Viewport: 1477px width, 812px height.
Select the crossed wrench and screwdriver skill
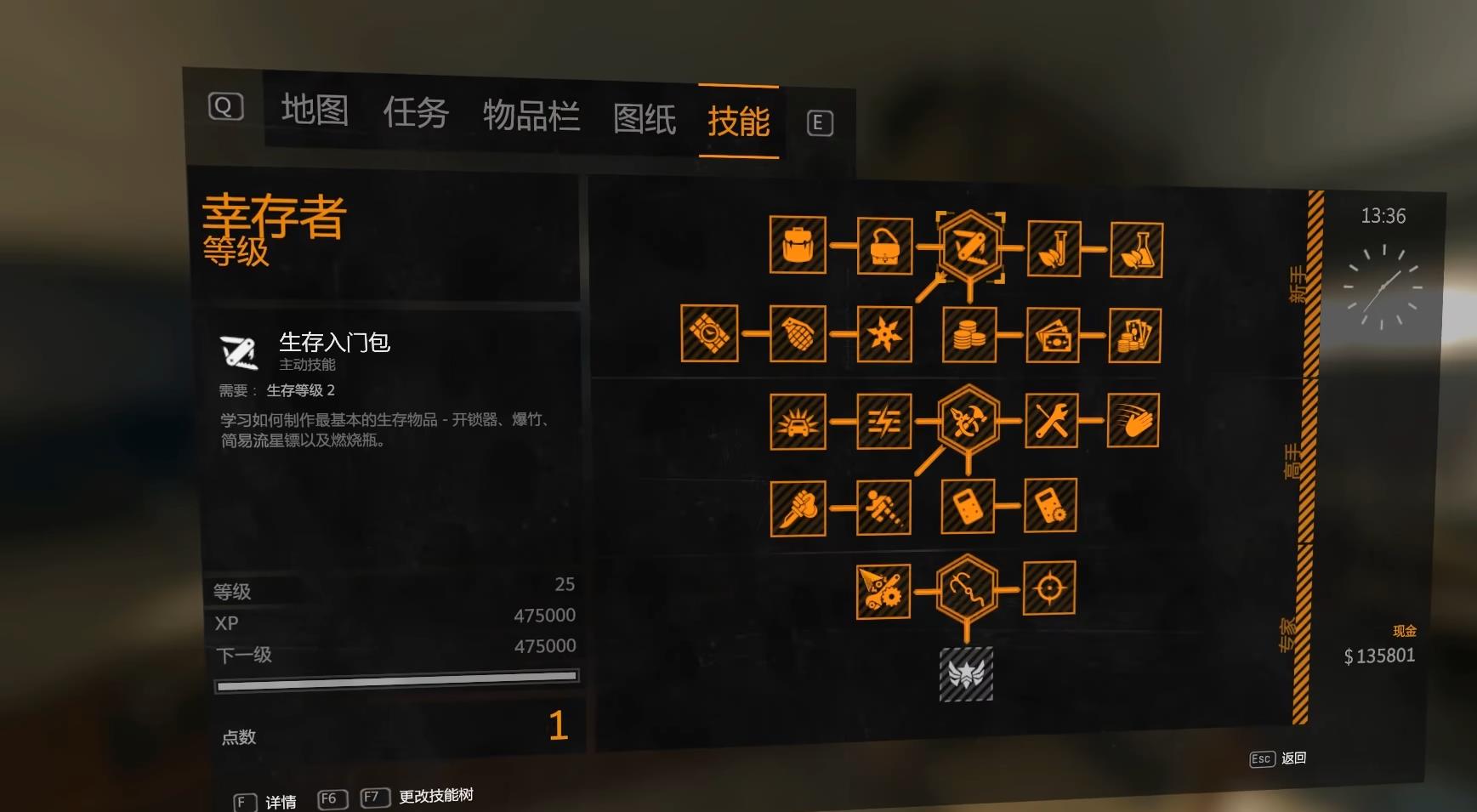tap(1052, 421)
